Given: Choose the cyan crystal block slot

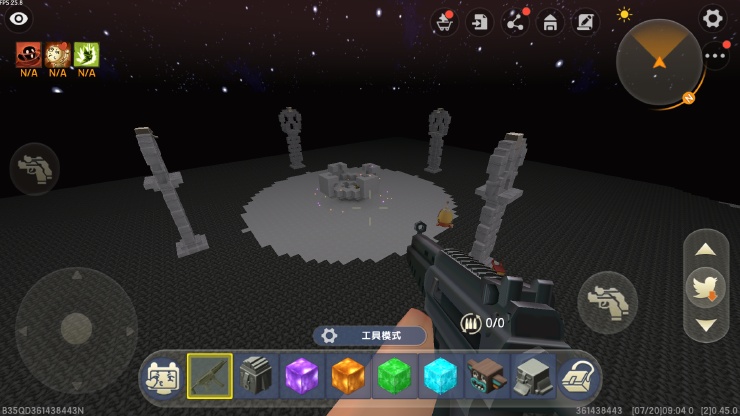Looking at the screenshot, I should tap(441, 377).
